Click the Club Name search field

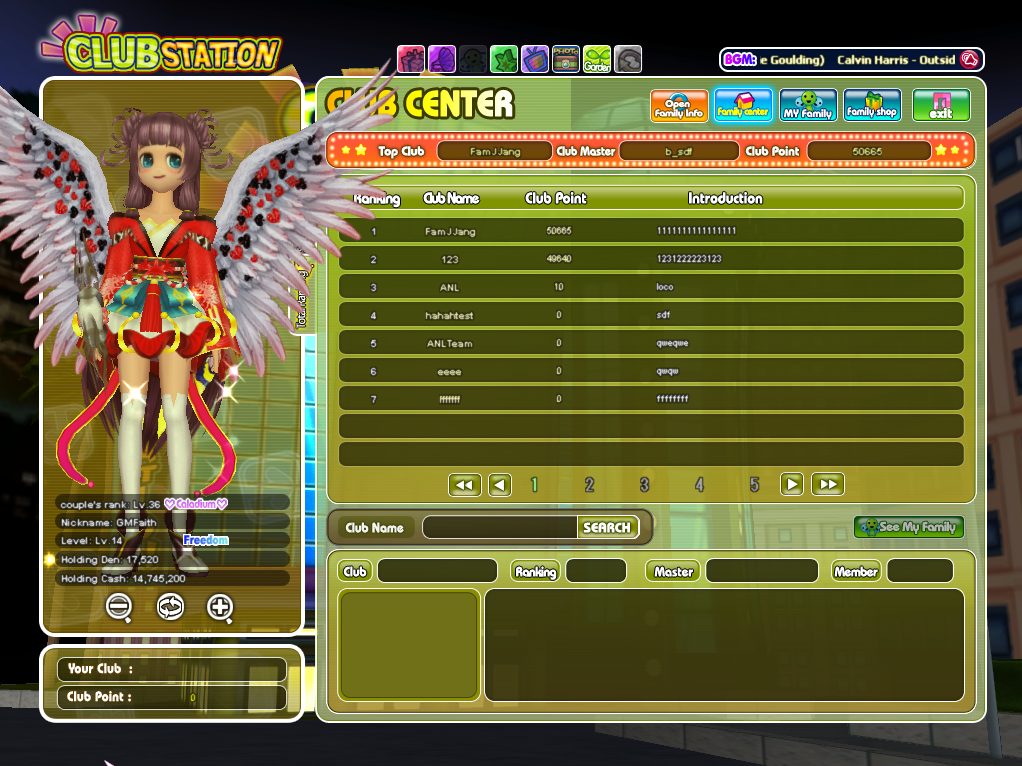[500, 527]
